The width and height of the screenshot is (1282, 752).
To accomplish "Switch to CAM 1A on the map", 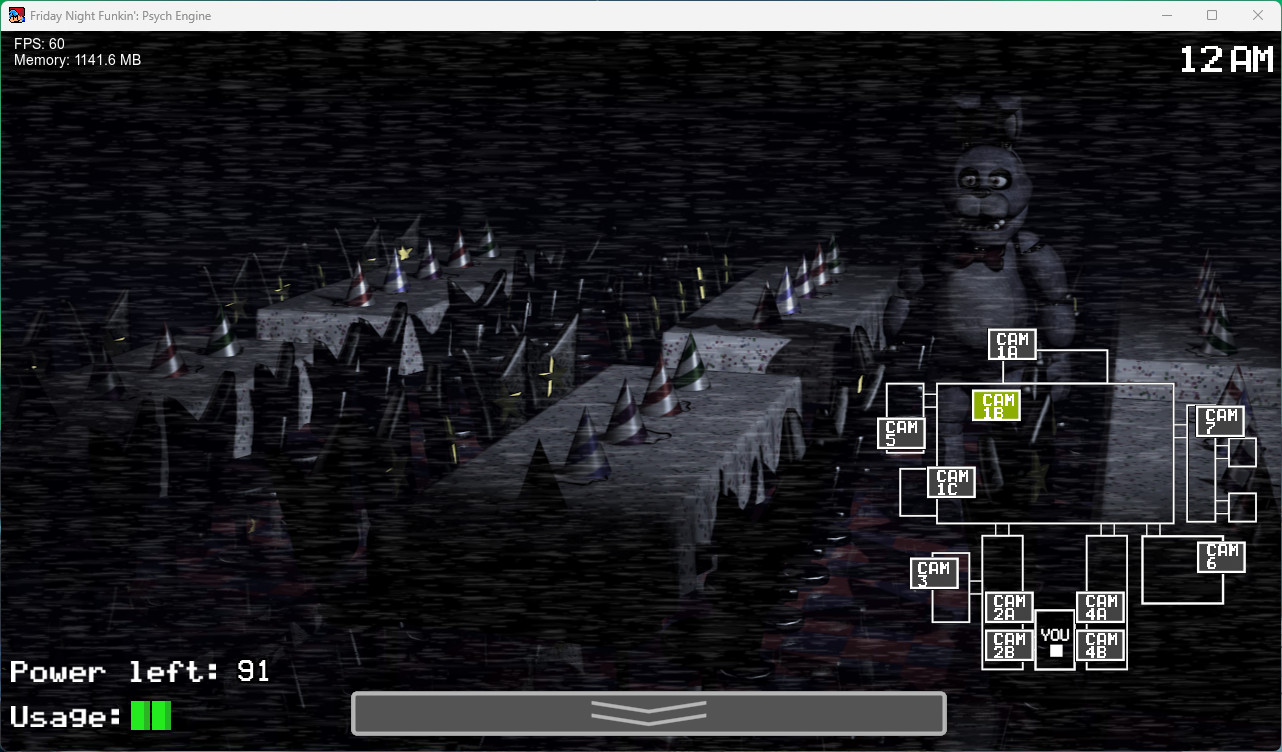I will [x=1012, y=343].
